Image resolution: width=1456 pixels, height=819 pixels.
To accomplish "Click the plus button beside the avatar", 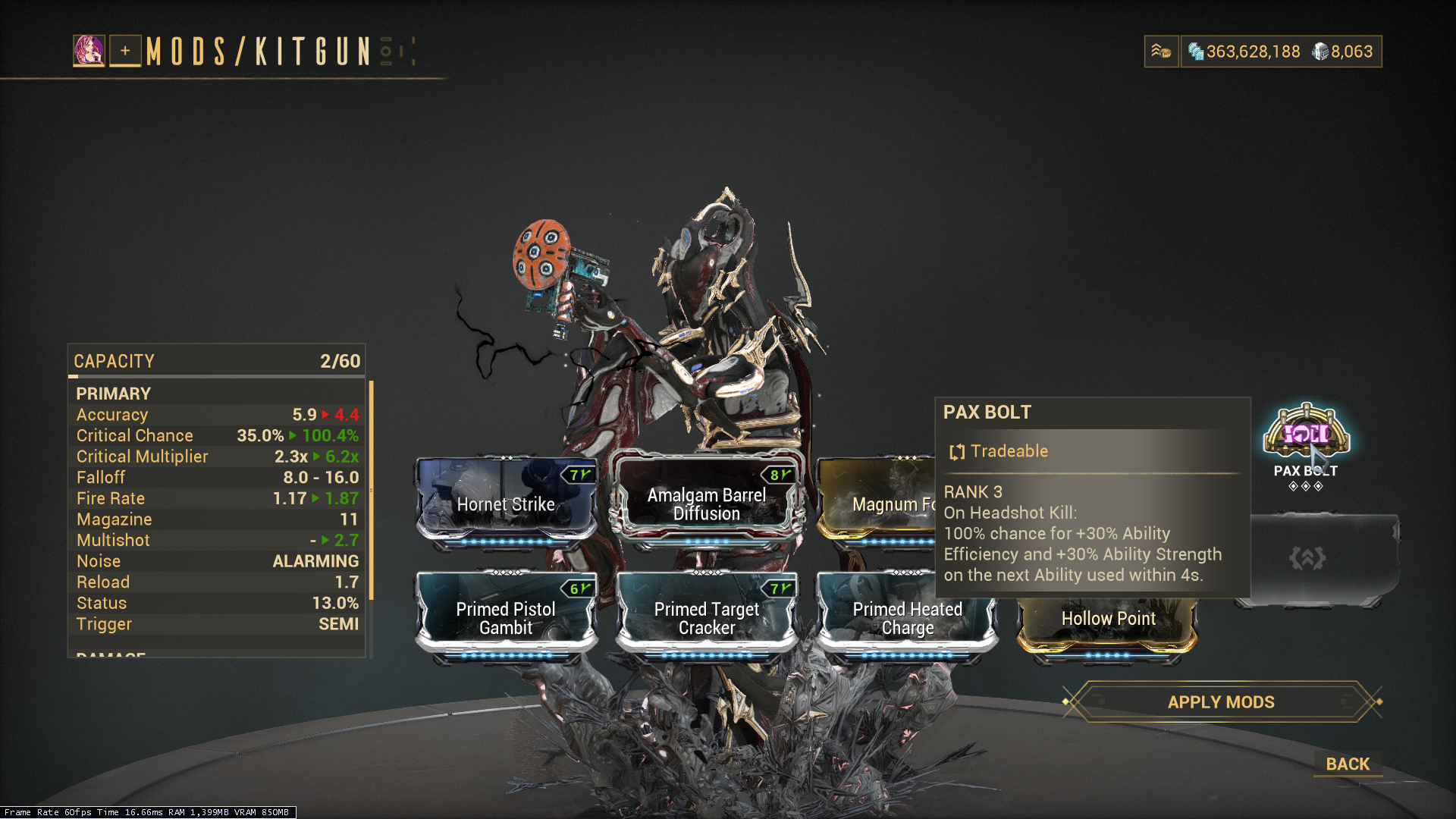I will [125, 51].
